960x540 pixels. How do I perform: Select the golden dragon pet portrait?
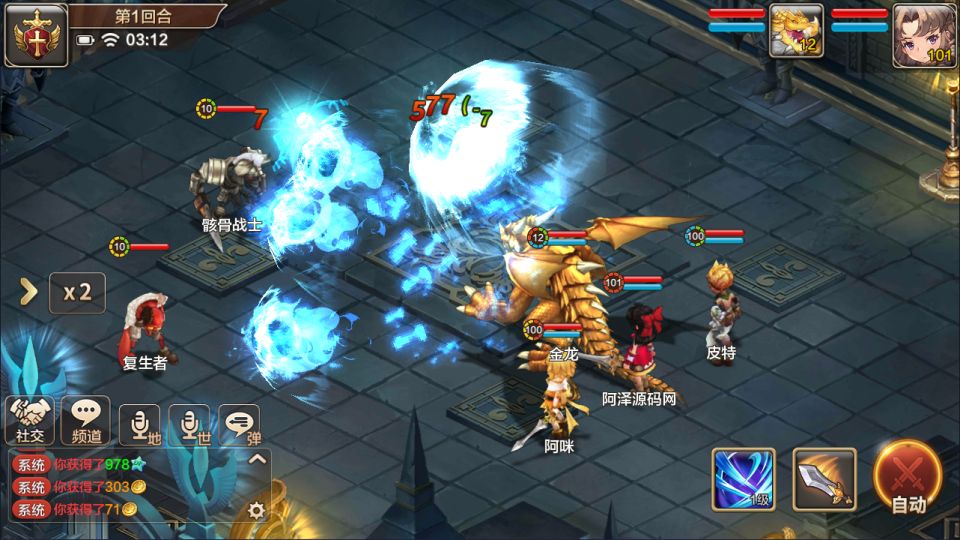click(796, 30)
